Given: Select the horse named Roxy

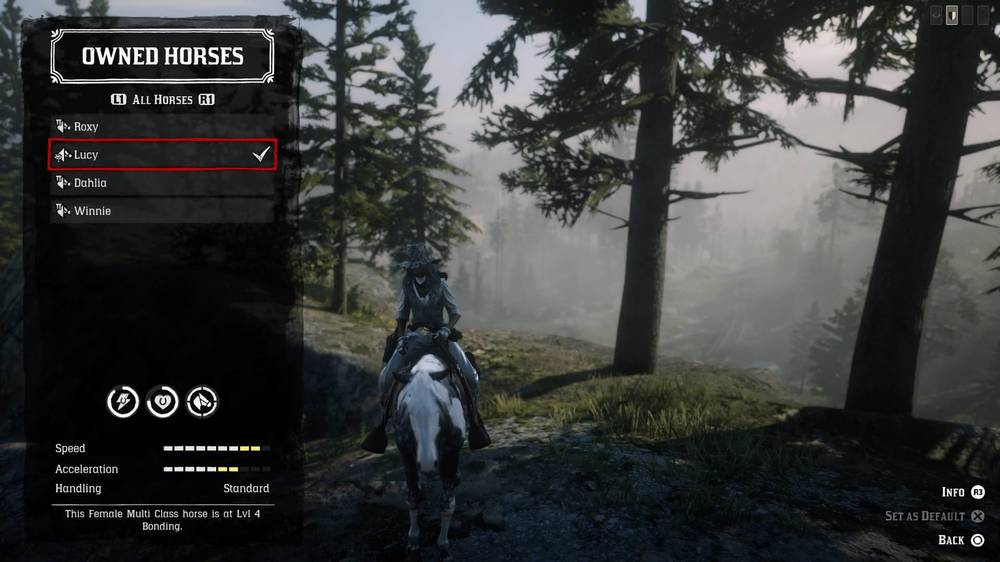Looking at the screenshot, I should [x=162, y=127].
